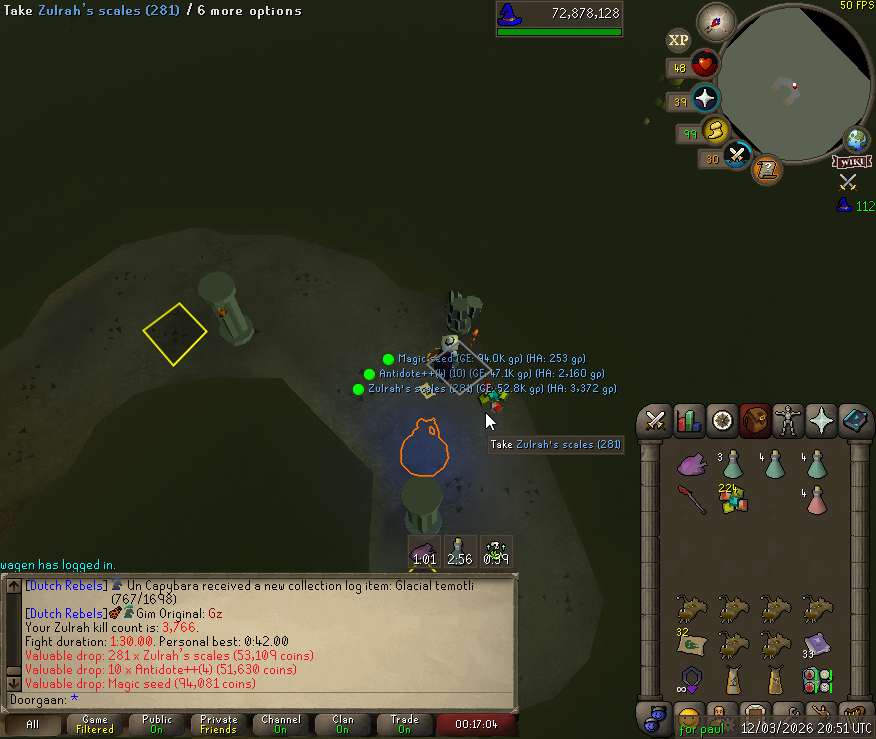Viewport: 876px width, 739px height.
Task: Open the world map globe
Action: pos(856,140)
